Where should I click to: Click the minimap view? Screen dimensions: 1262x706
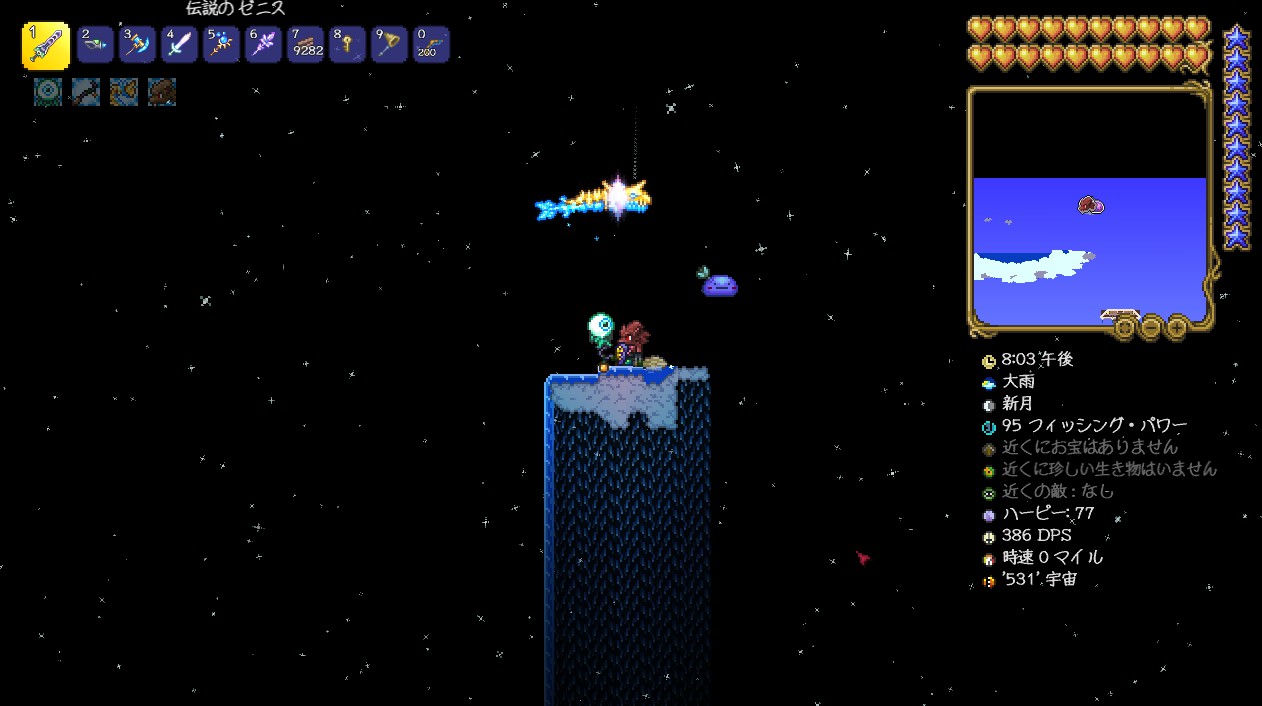pyautogui.click(x=1090, y=210)
